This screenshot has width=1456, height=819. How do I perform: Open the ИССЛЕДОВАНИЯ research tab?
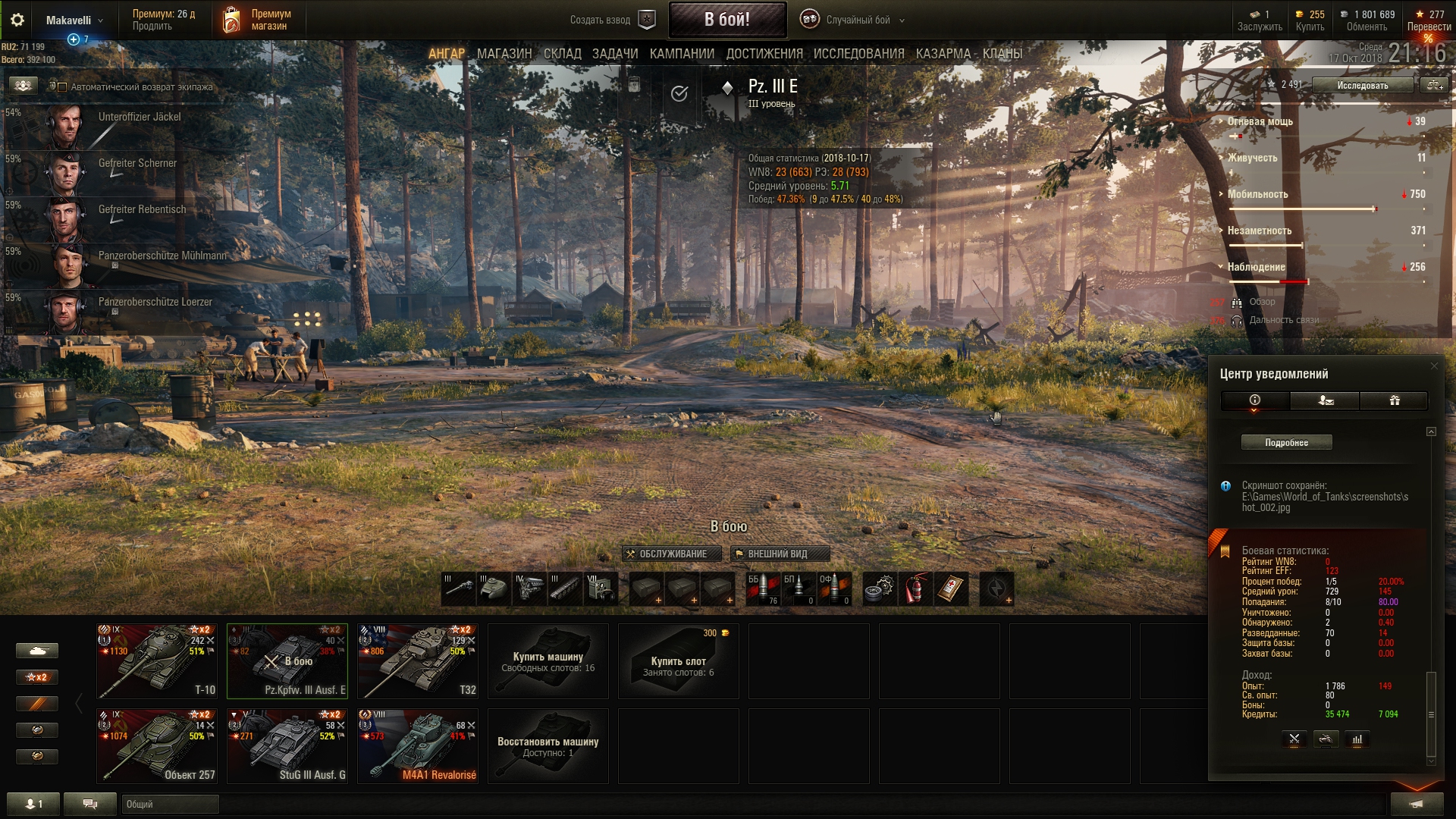pos(858,54)
